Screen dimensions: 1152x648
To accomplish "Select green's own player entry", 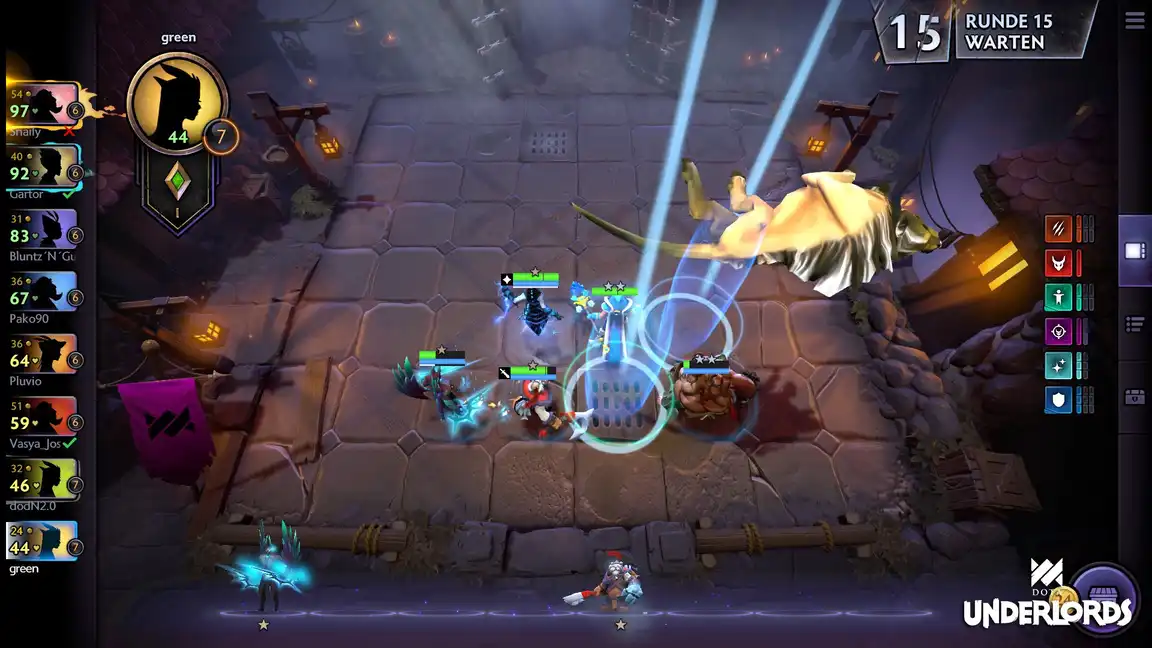I will pos(44,541).
